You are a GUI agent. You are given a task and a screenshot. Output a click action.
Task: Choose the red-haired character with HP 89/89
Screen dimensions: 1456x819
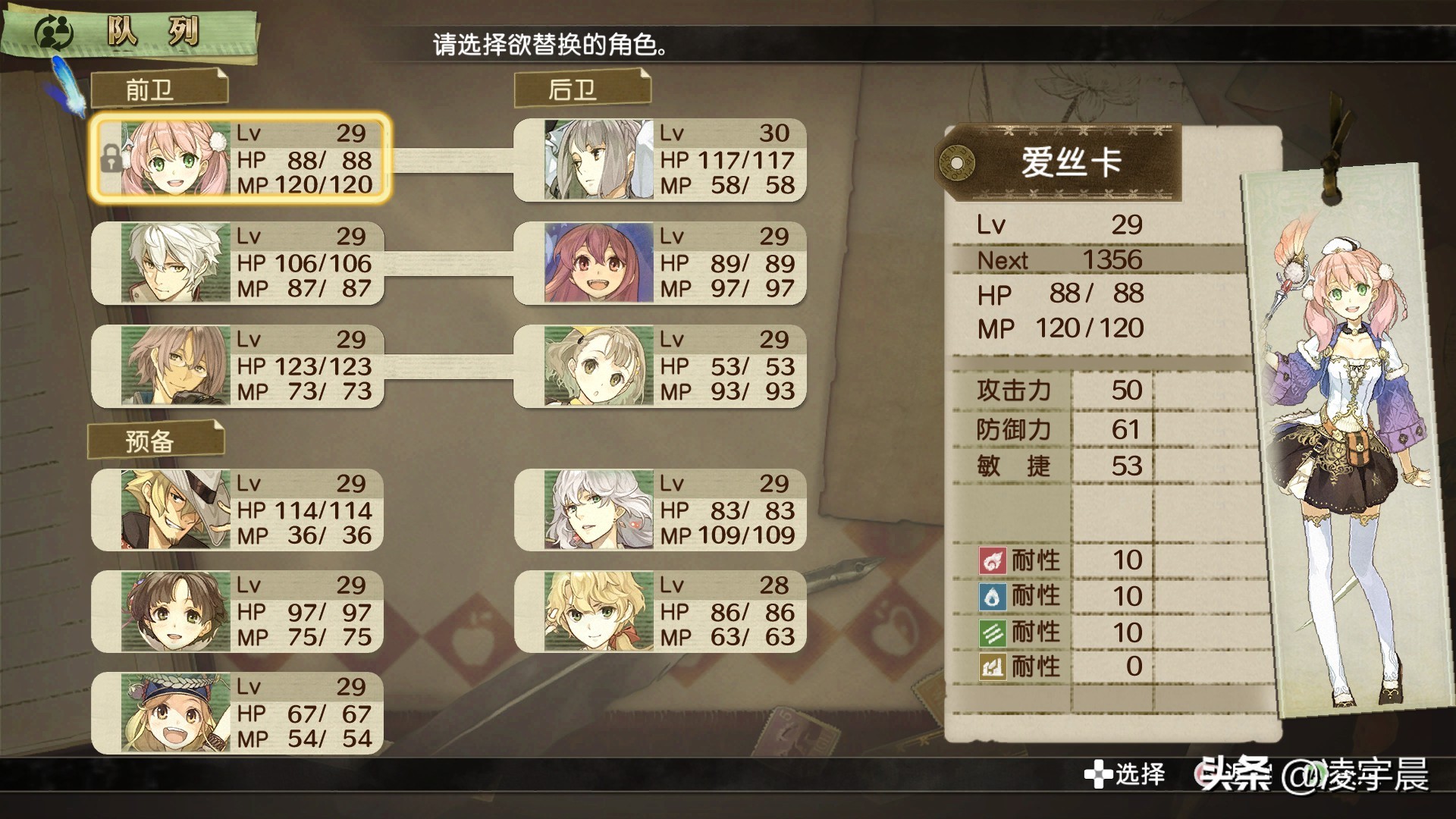[661, 263]
